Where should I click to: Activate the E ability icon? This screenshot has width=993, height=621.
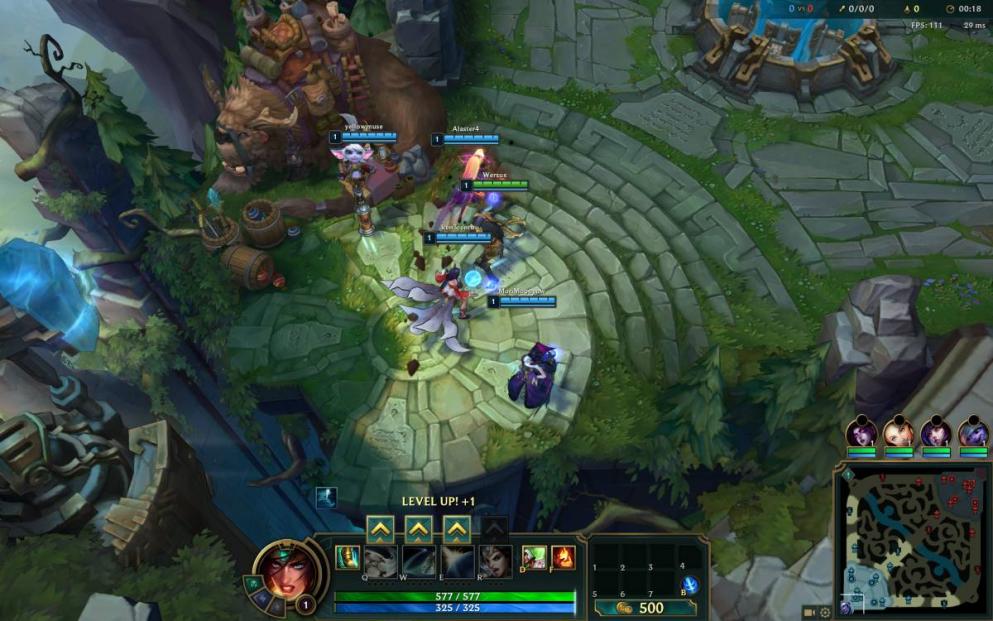coord(457,560)
